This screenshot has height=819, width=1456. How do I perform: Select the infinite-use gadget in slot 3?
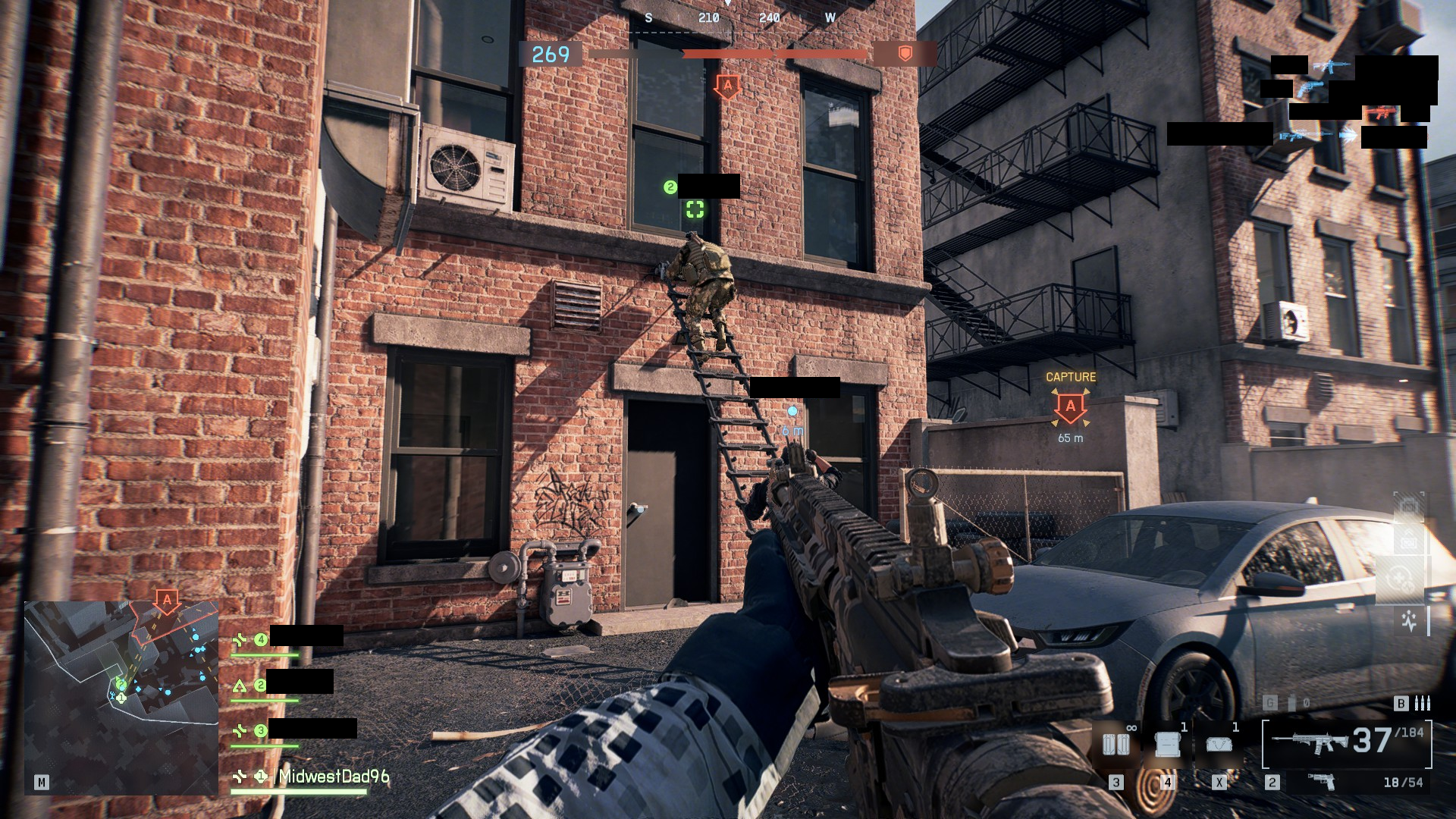(1116, 744)
